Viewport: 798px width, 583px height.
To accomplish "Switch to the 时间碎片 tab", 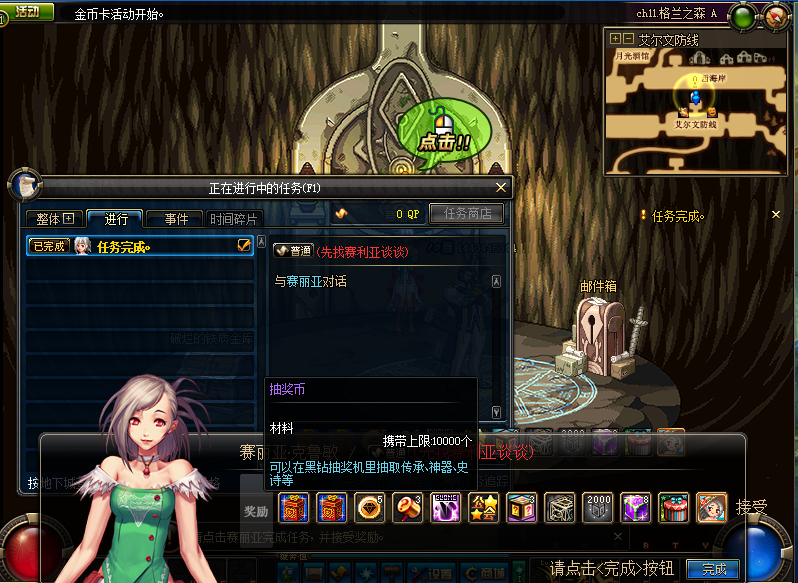I will point(233,219).
